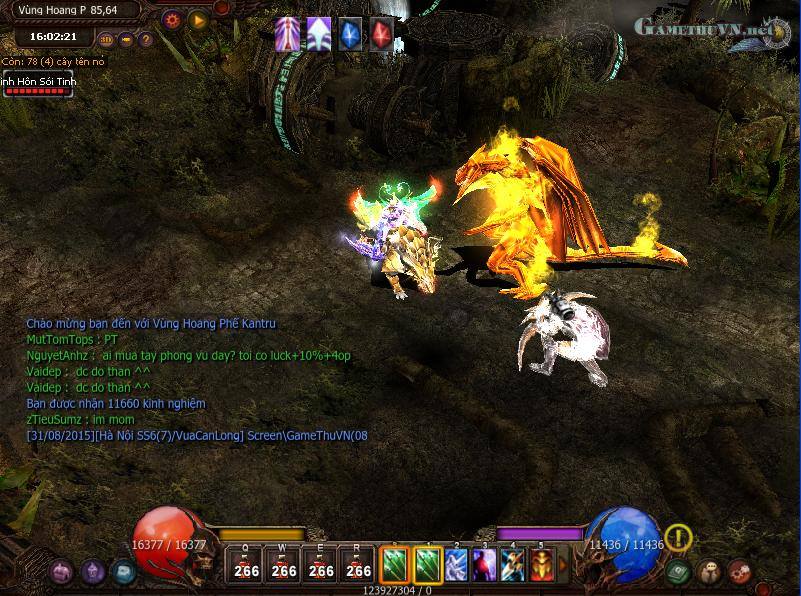Select the orange fiery skill in slot 5
Viewport: 801px width, 596px height.
point(542,565)
